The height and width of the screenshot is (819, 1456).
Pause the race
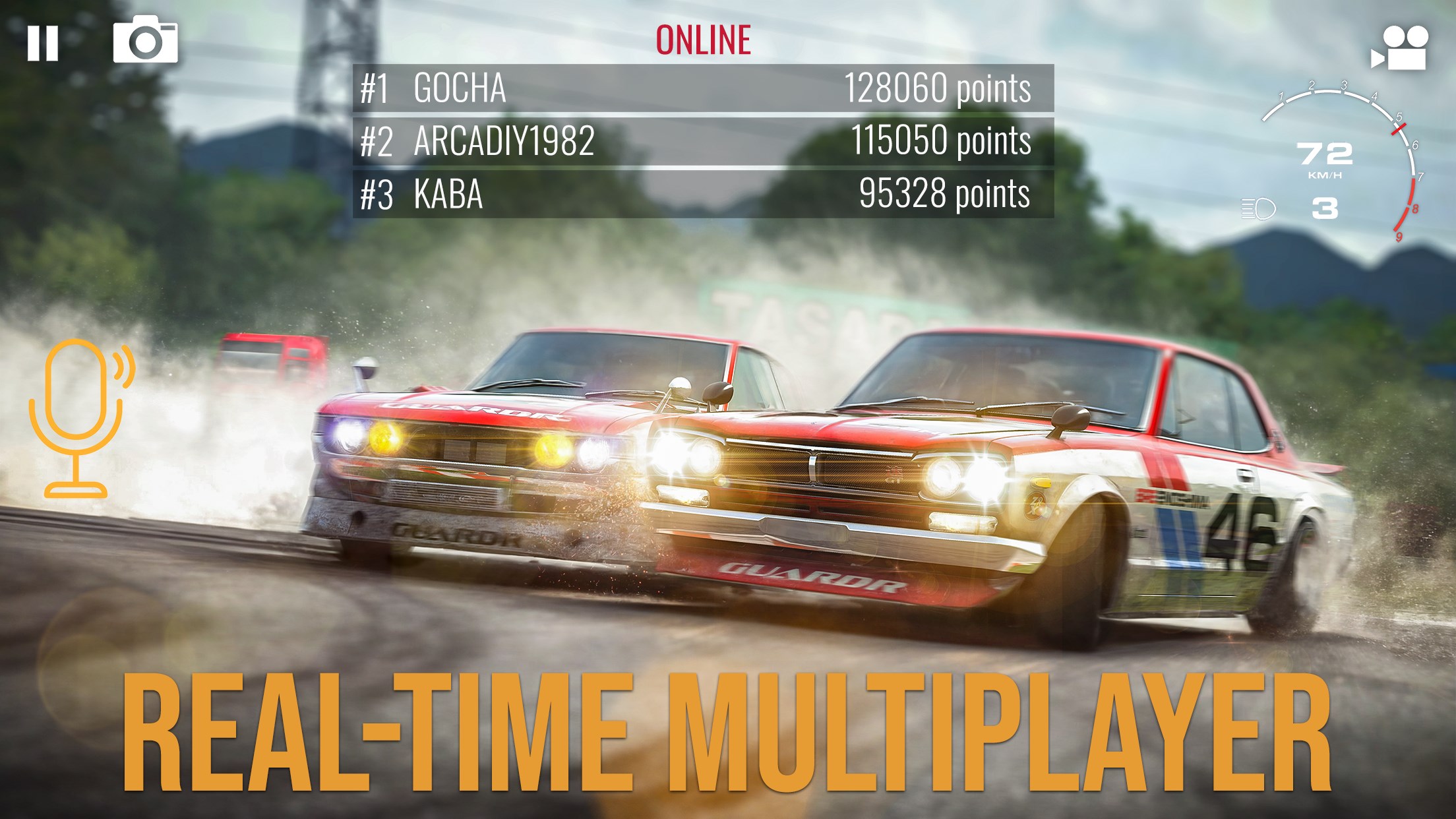point(44,44)
